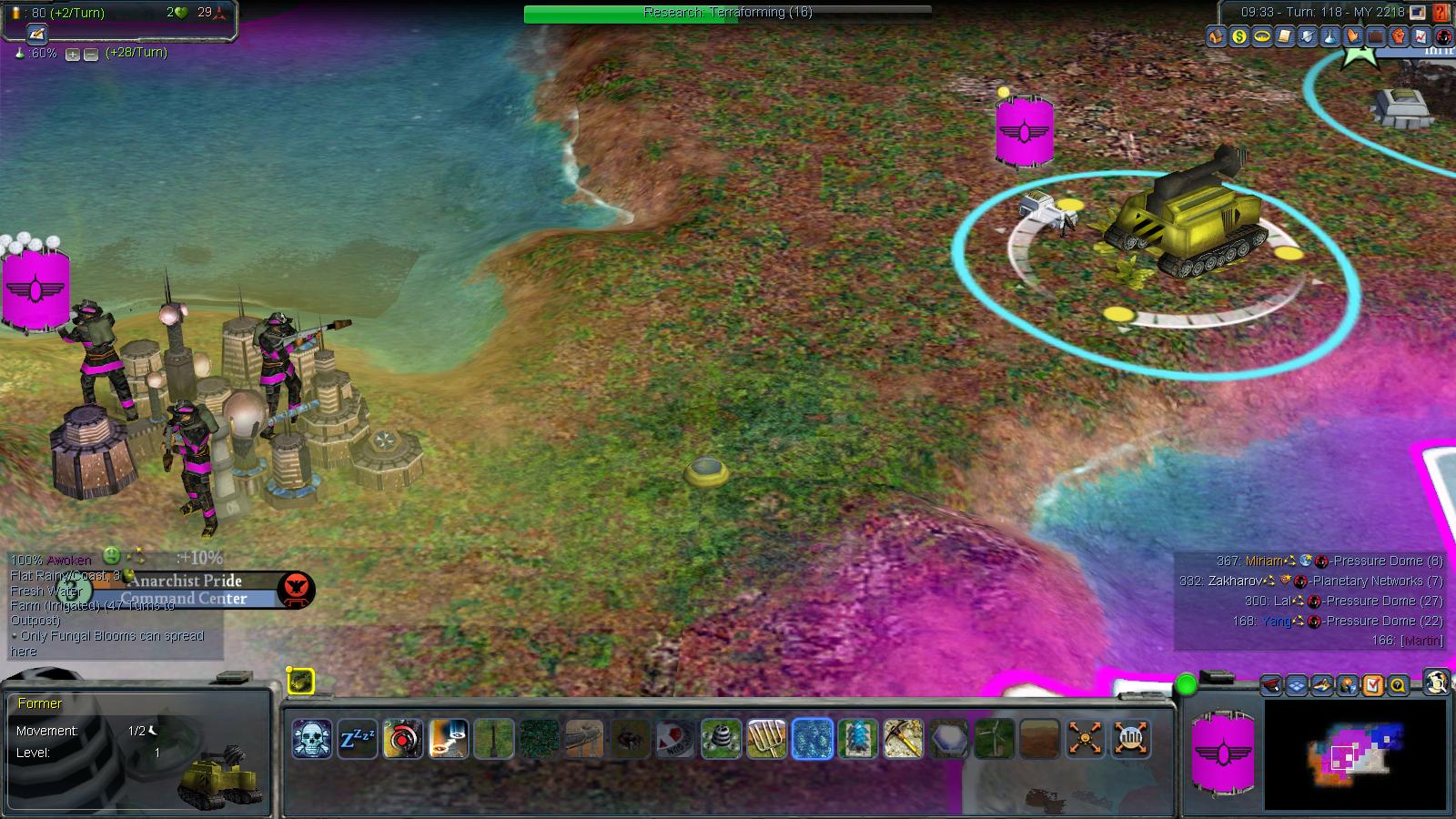Decrease the research rate with minus button
Image resolution: width=1456 pixels, height=819 pixels.
[91, 54]
